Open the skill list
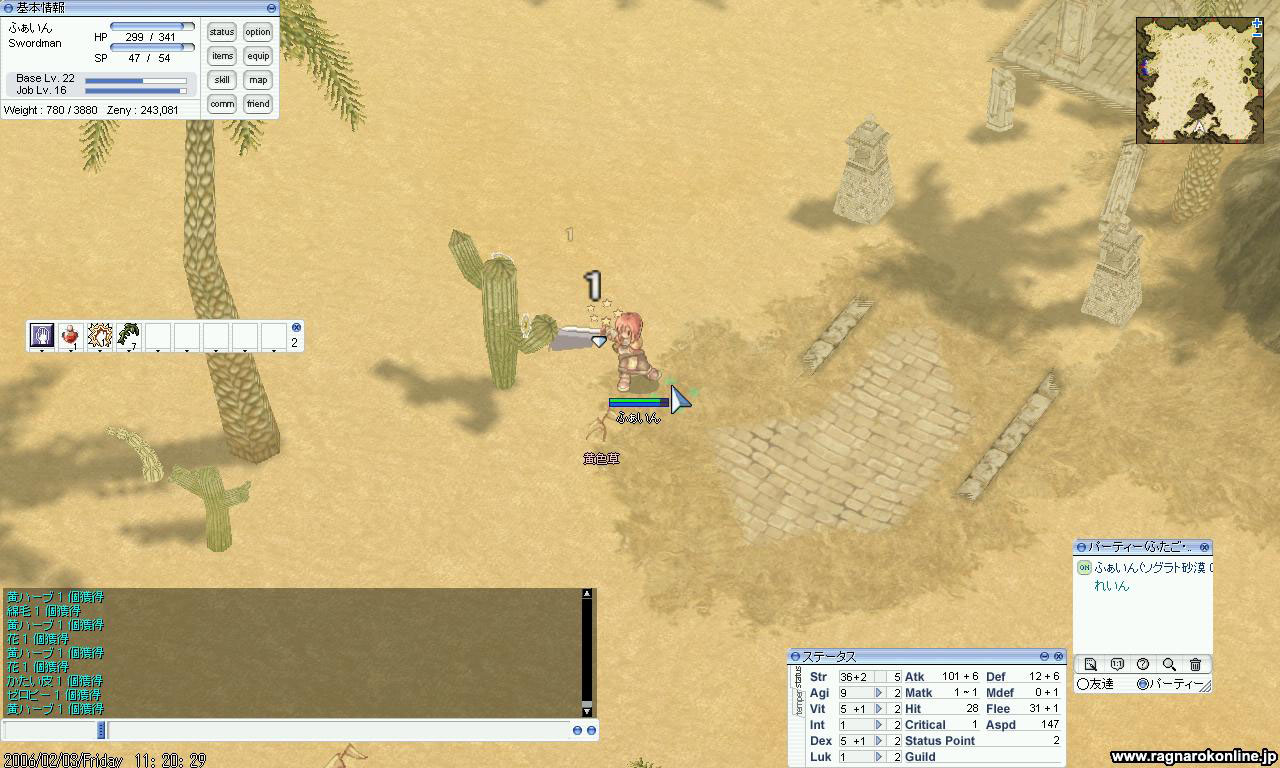Image resolution: width=1280 pixels, height=768 pixels. [222, 80]
